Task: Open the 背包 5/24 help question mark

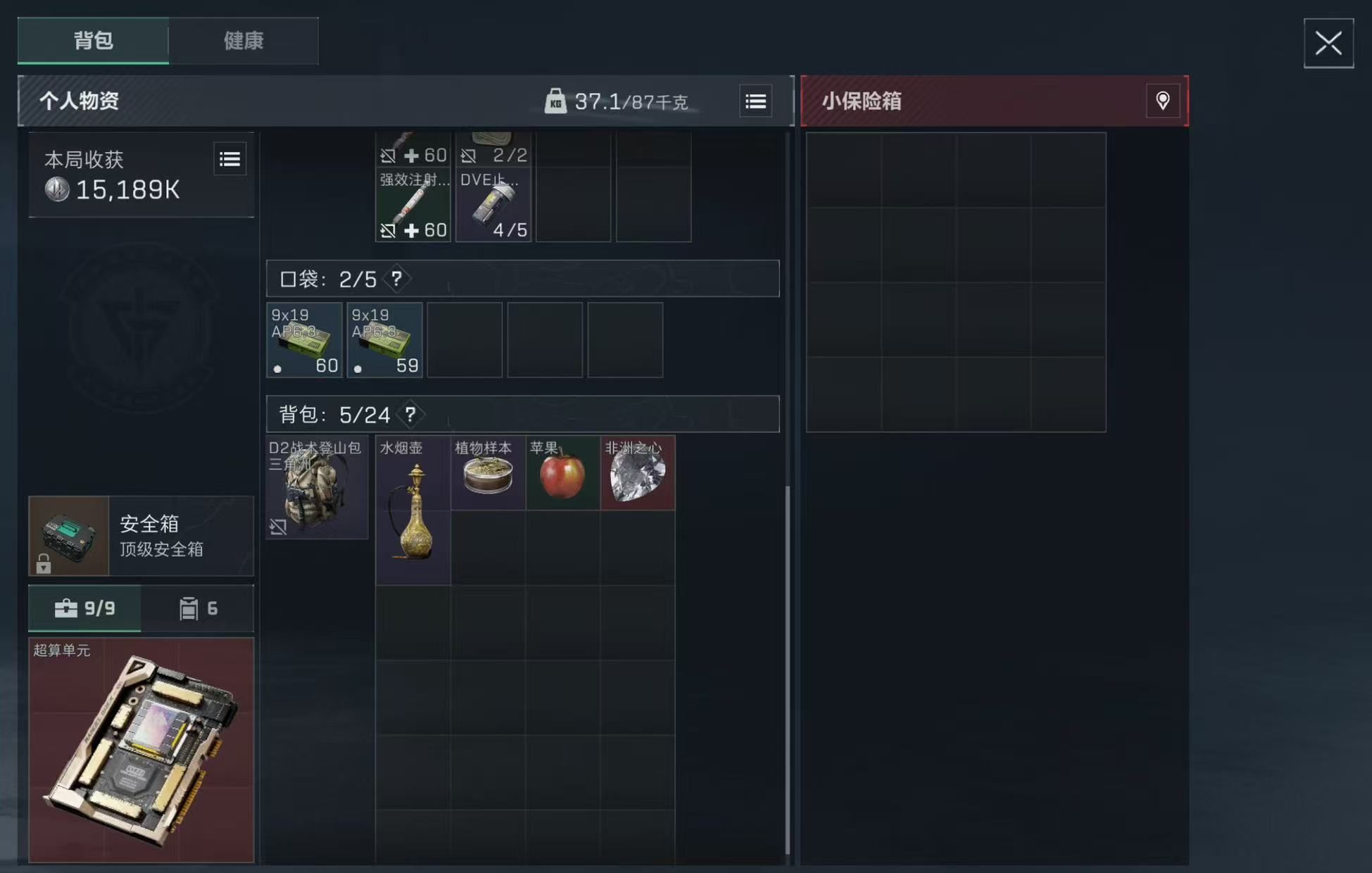Action: (412, 415)
